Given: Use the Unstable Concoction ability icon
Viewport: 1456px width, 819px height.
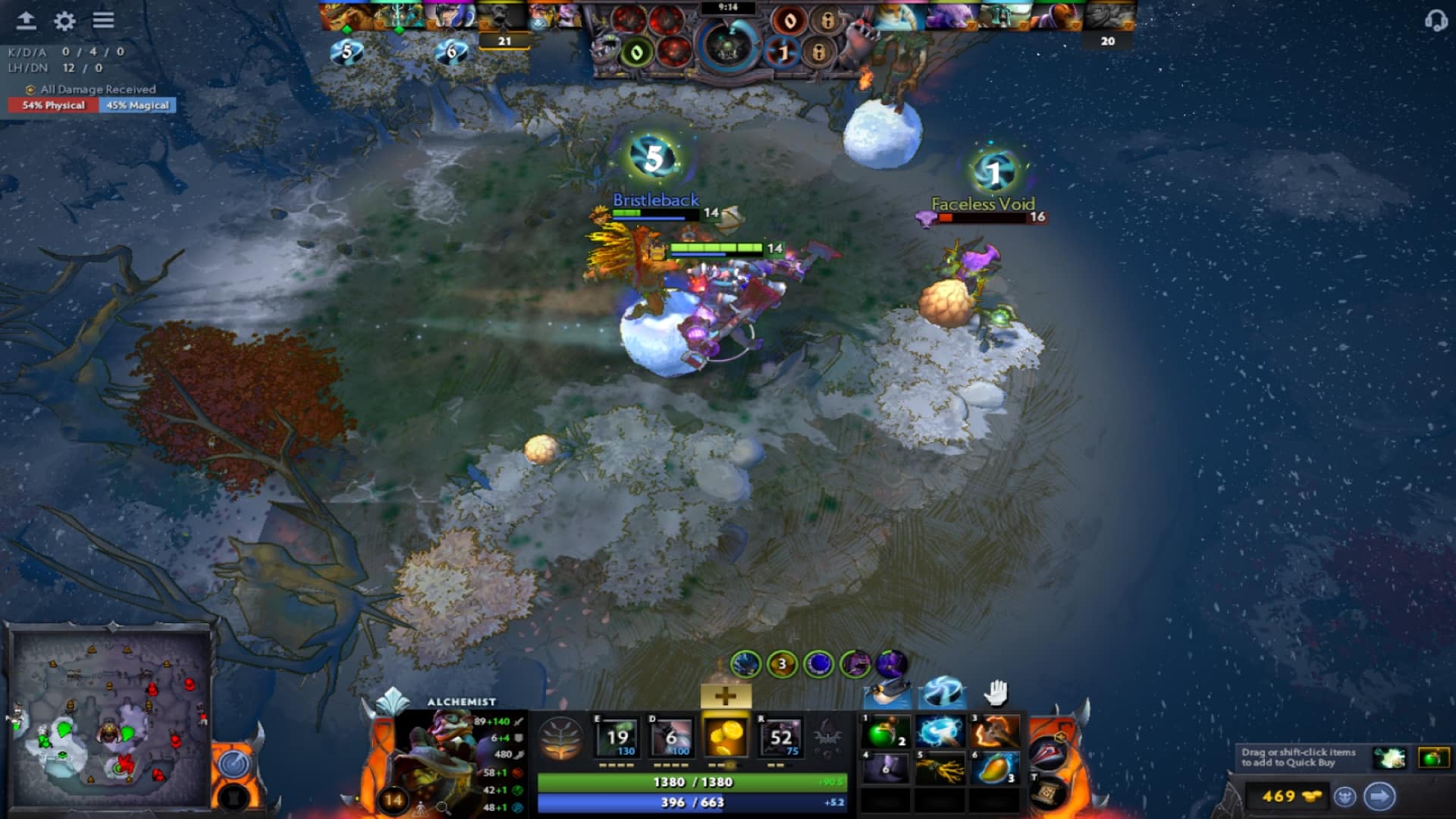Looking at the screenshot, I should click(671, 737).
